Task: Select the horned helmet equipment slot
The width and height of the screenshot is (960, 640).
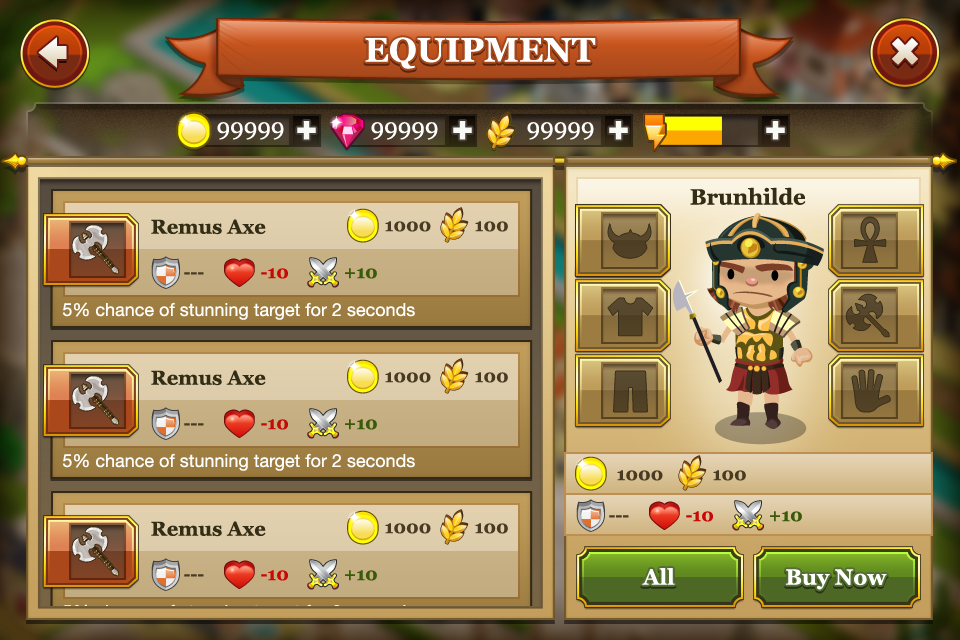Action: (x=622, y=241)
